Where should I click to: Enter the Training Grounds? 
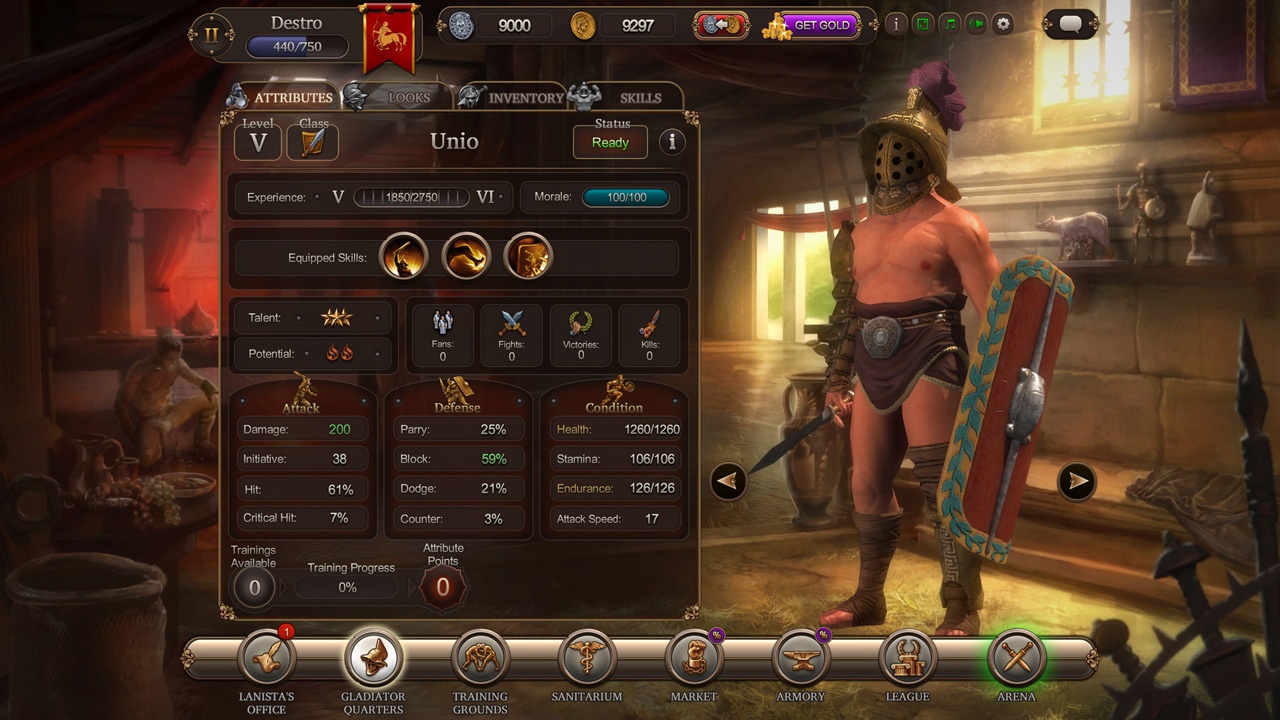[x=480, y=659]
